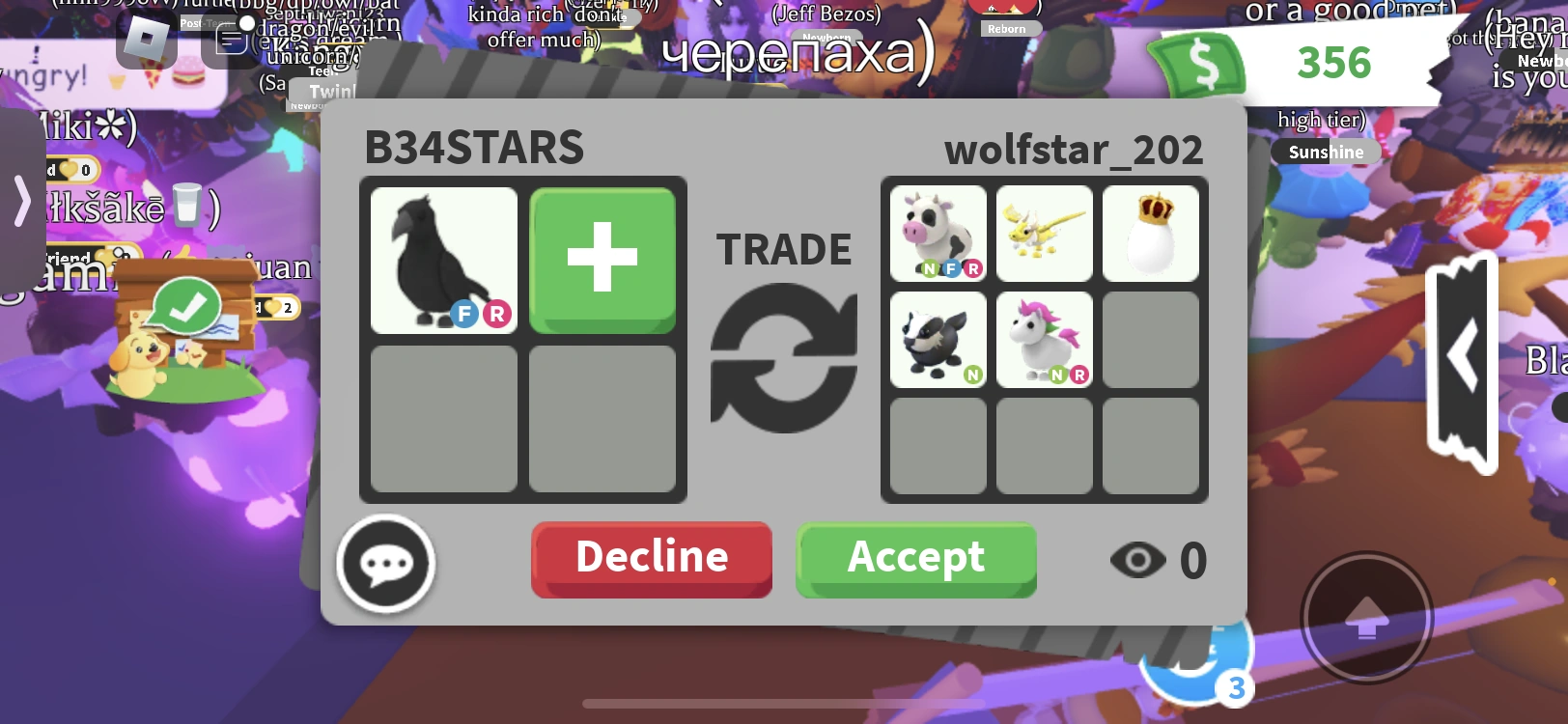Select the crowned royal egg item

(1151, 234)
